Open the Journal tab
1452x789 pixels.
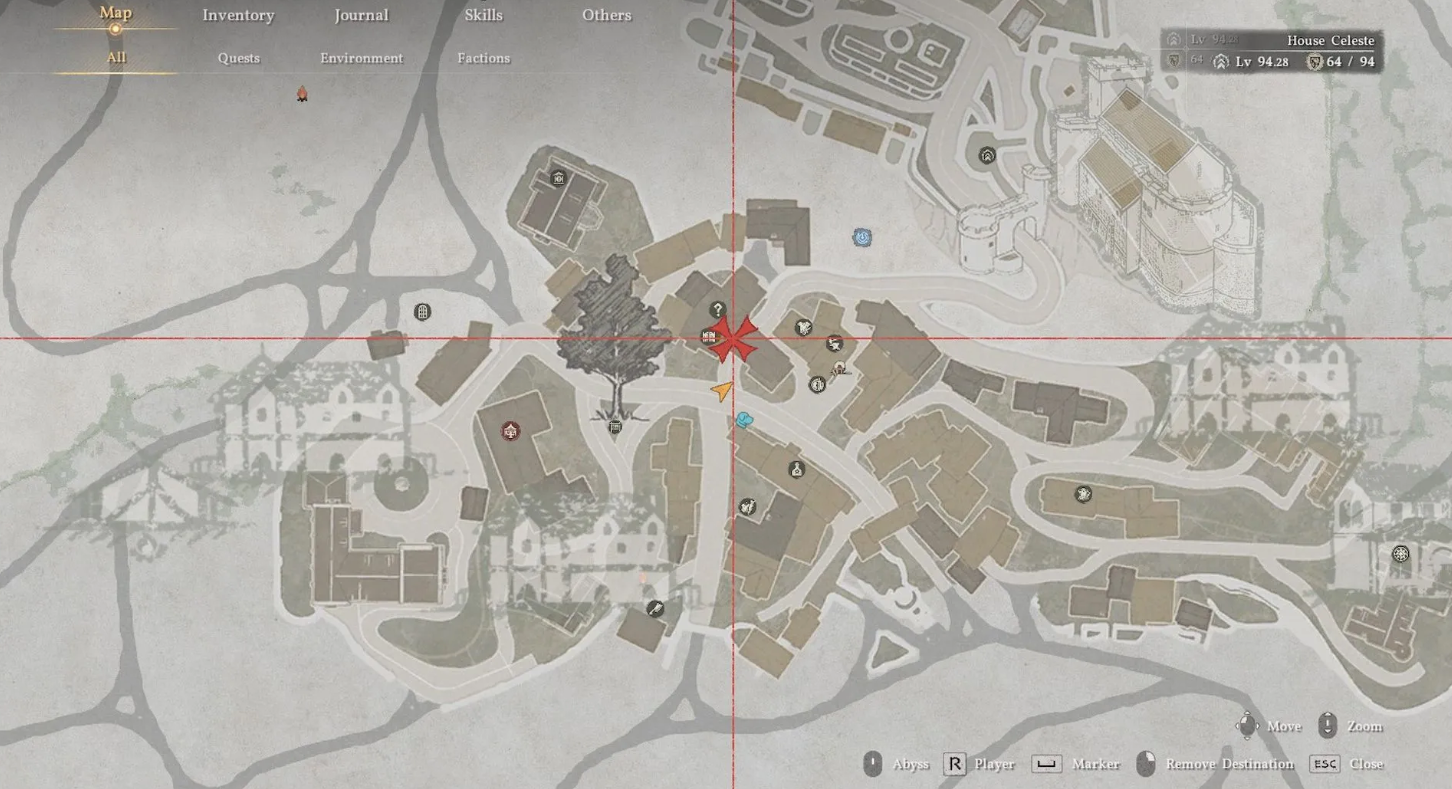[361, 15]
